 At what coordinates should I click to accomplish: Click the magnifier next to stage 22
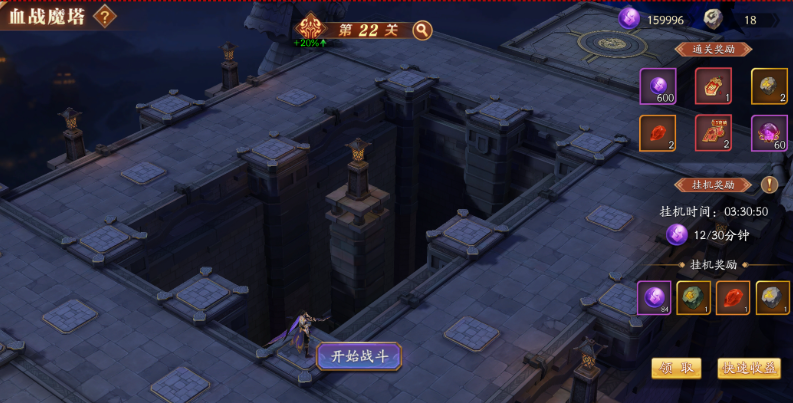coord(422,30)
